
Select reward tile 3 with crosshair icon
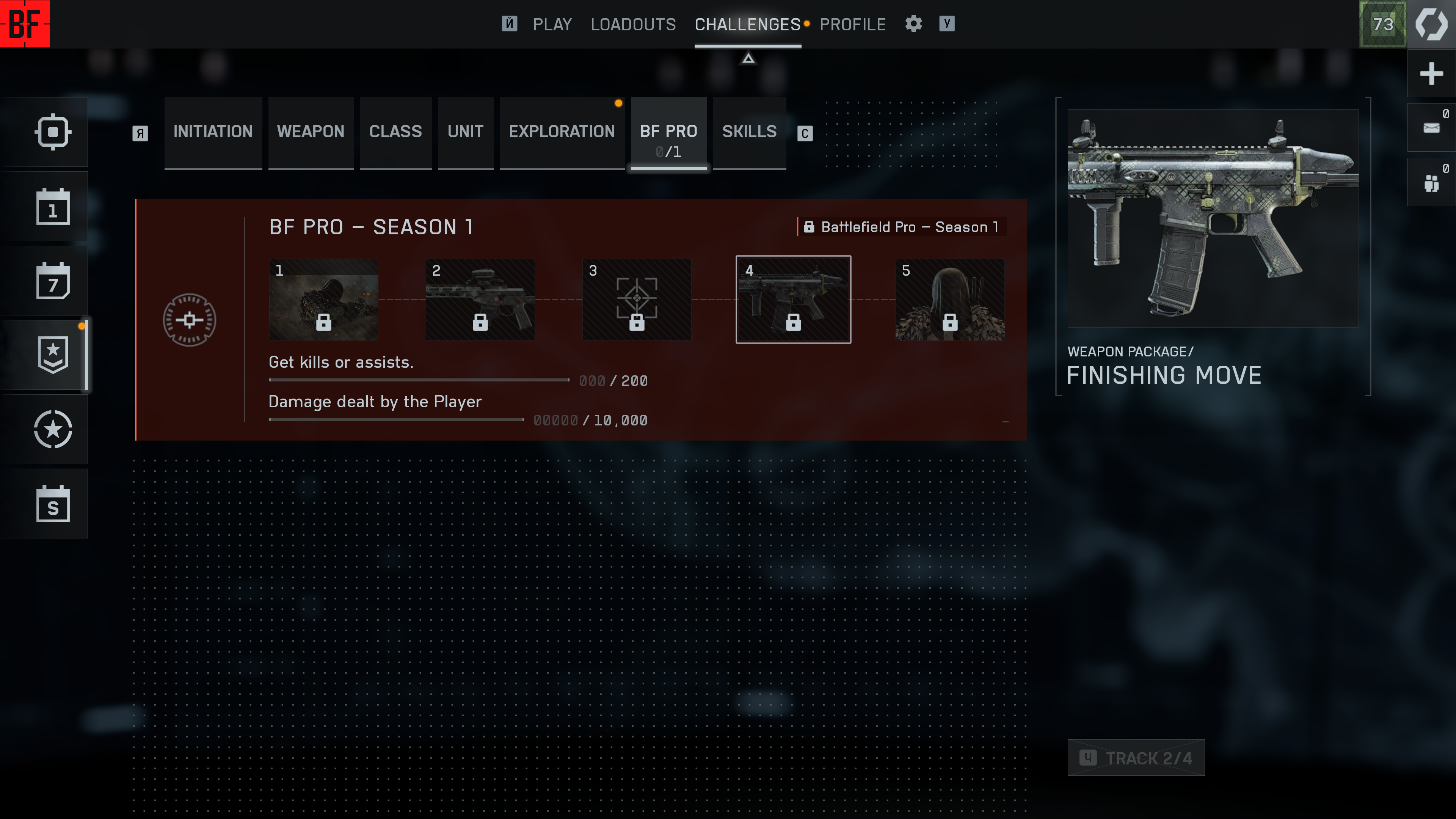pyautogui.click(x=637, y=299)
